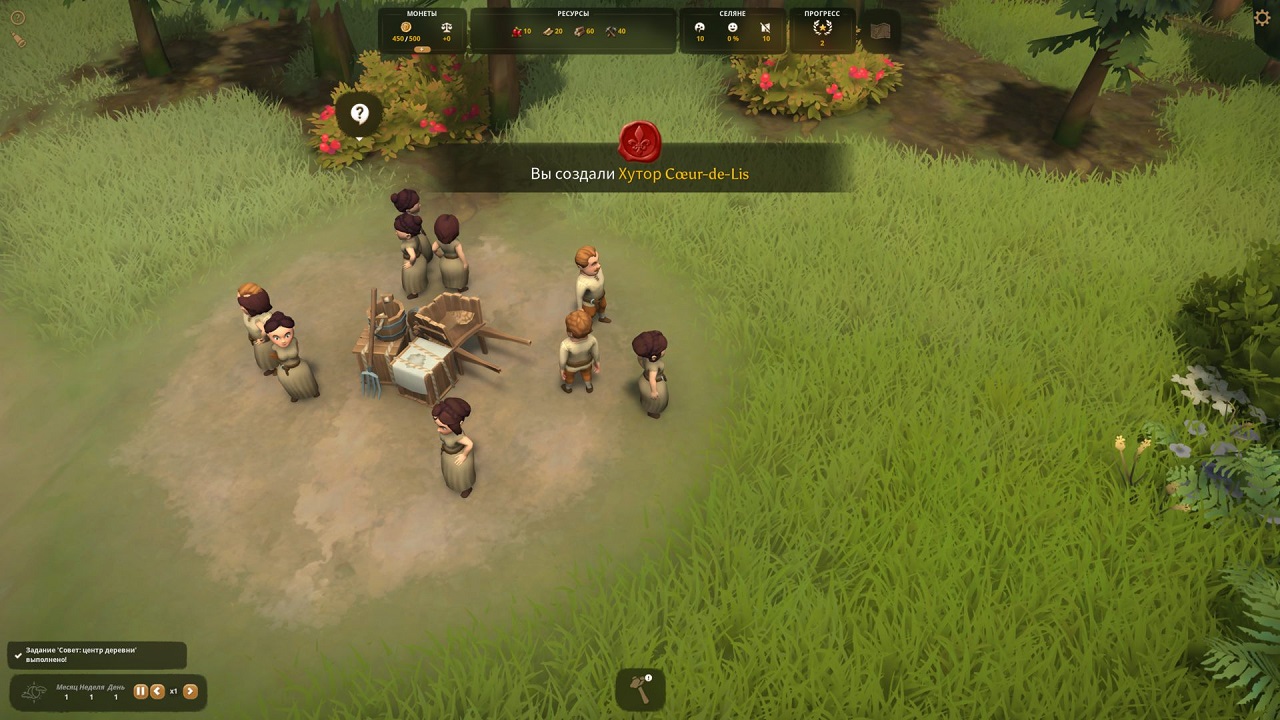This screenshot has height=720, width=1280.
Task: Click the red wax seal emblem
Action: point(640,142)
